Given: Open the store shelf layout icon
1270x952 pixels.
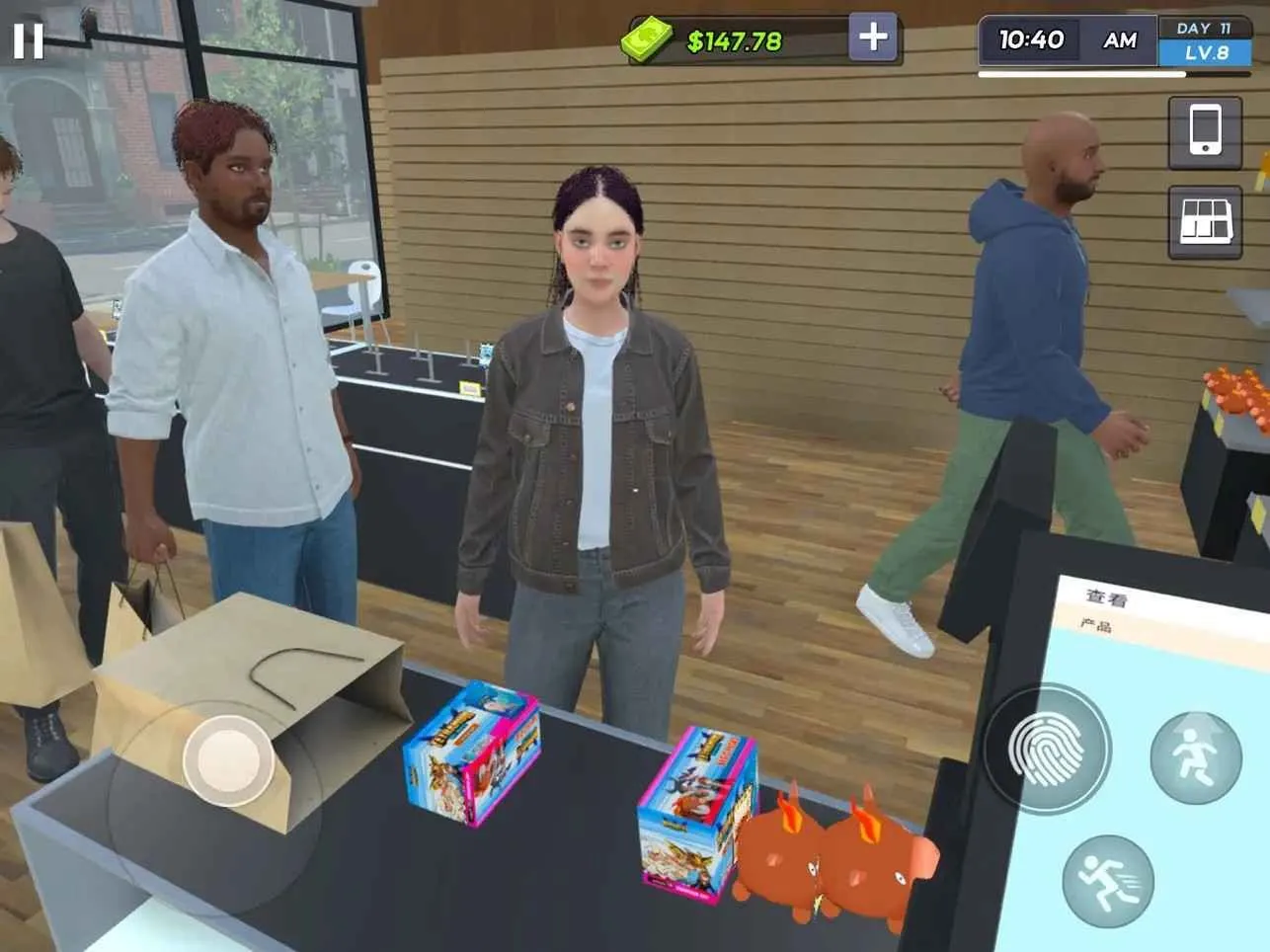Looking at the screenshot, I should click(1205, 221).
